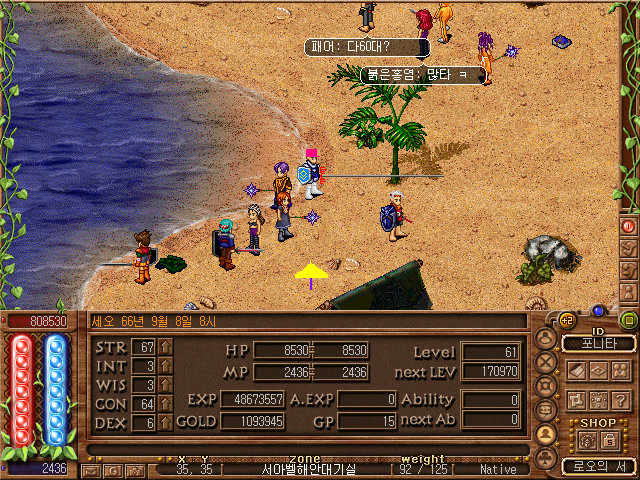Click the red power button on right edge
This screenshot has width=640, height=480.
pyautogui.click(x=629, y=226)
